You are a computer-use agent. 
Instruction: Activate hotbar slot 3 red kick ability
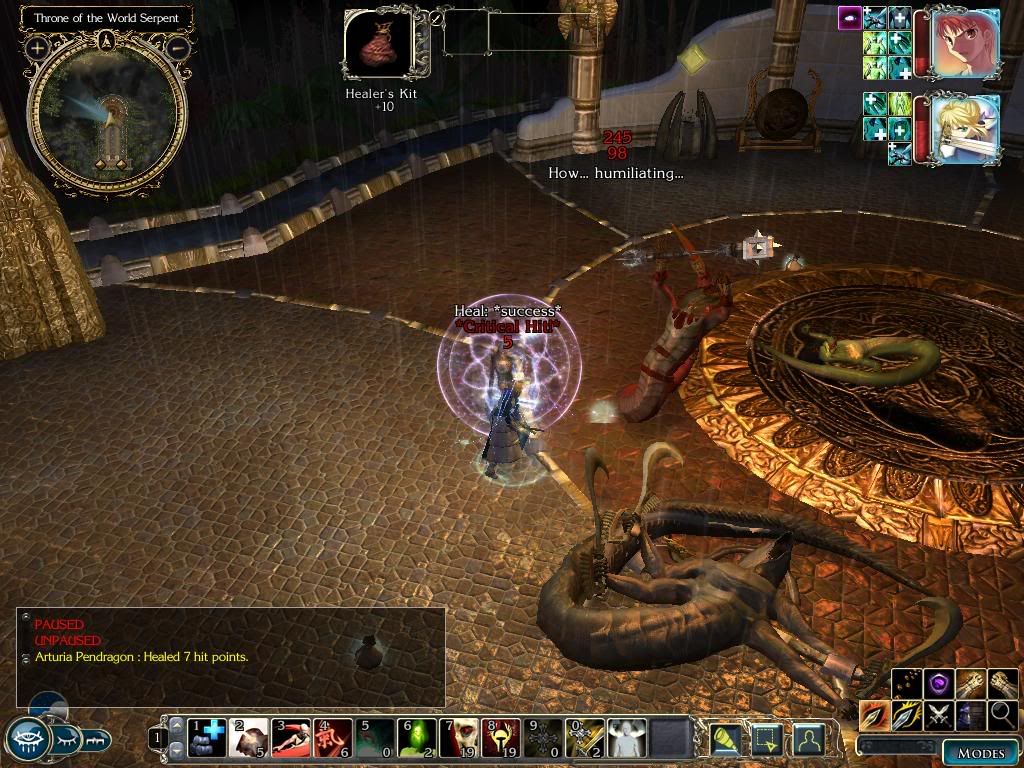pyautogui.click(x=291, y=738)
